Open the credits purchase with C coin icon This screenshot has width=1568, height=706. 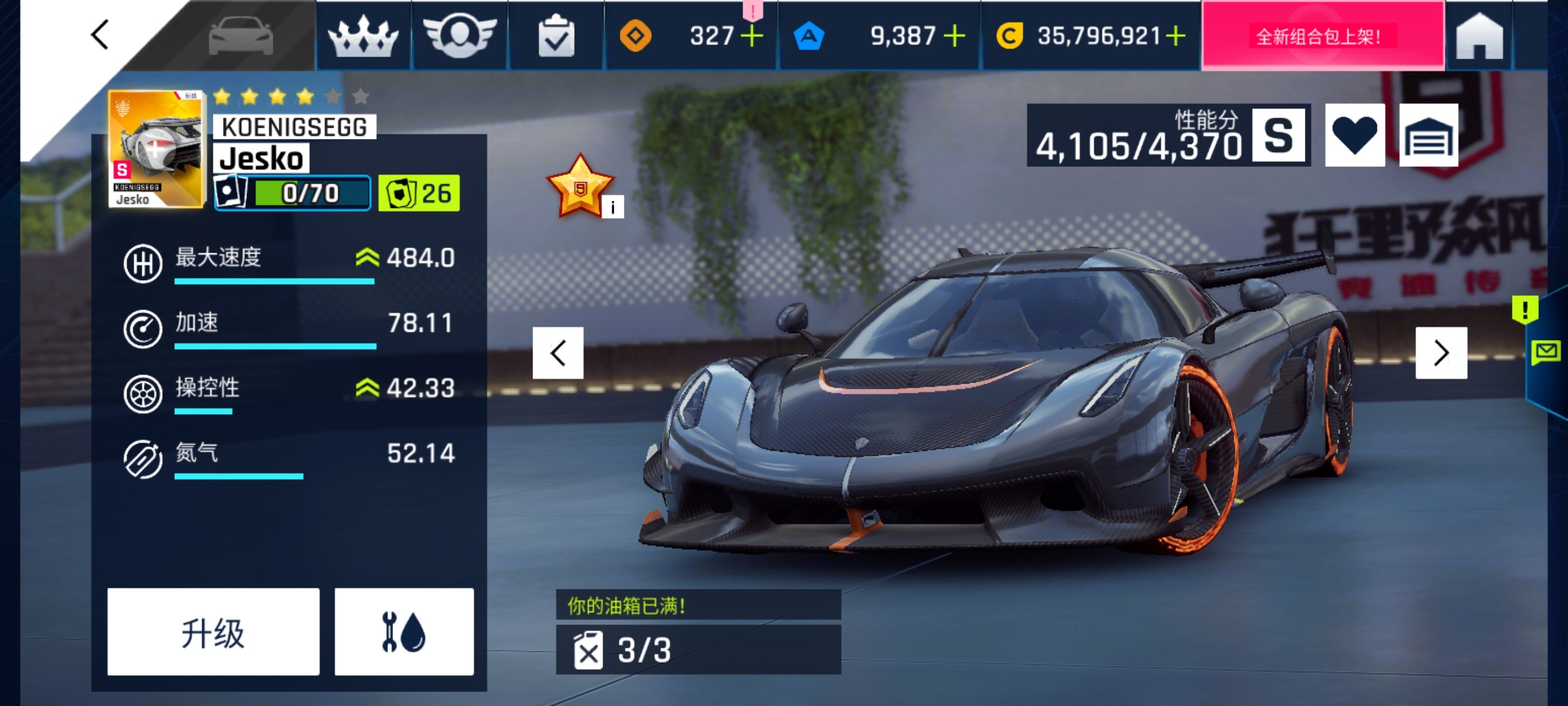1014,36
